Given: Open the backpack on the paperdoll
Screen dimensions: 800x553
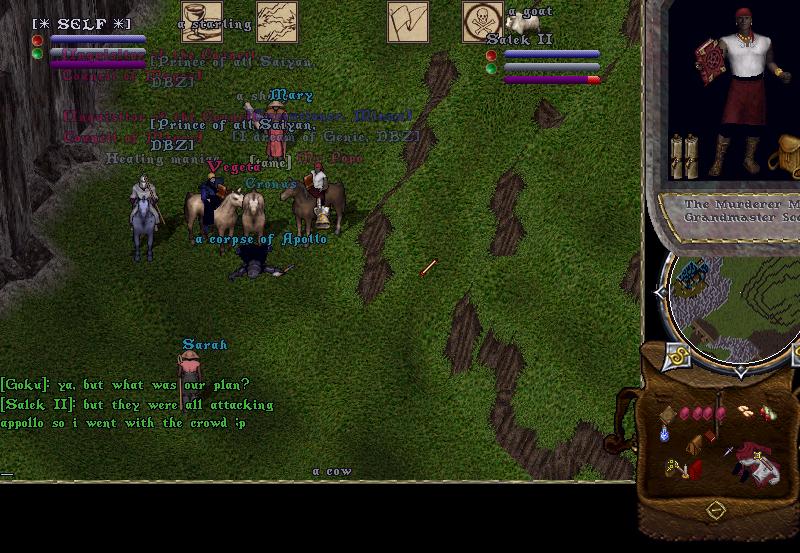Looking at the screenshot, I should click(x=786, y=158).
